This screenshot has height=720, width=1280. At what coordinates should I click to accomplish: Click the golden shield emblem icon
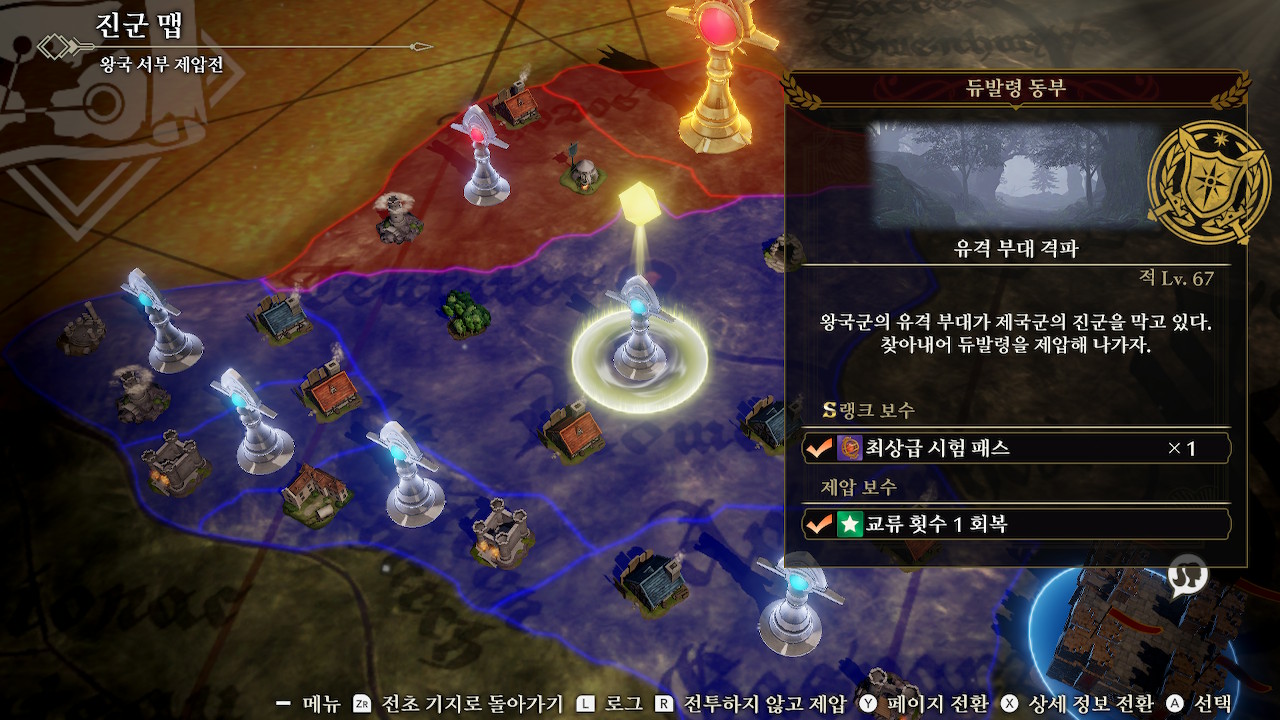pos(1198,184)
